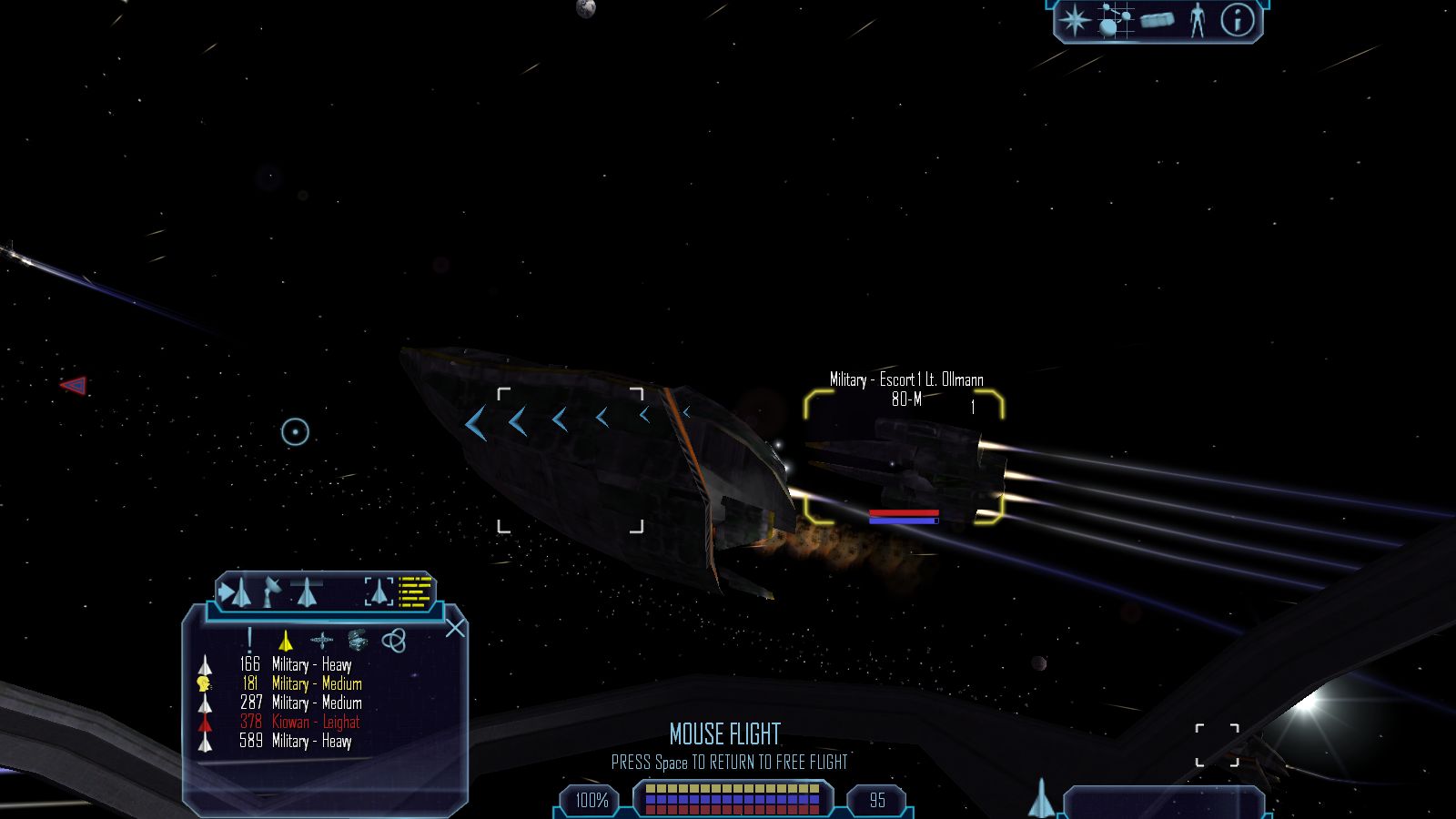The height and width of the screenshot is (819, 1456).
Task: Click the yellow list-lines contact list icon
Action: tap(415, 592)
